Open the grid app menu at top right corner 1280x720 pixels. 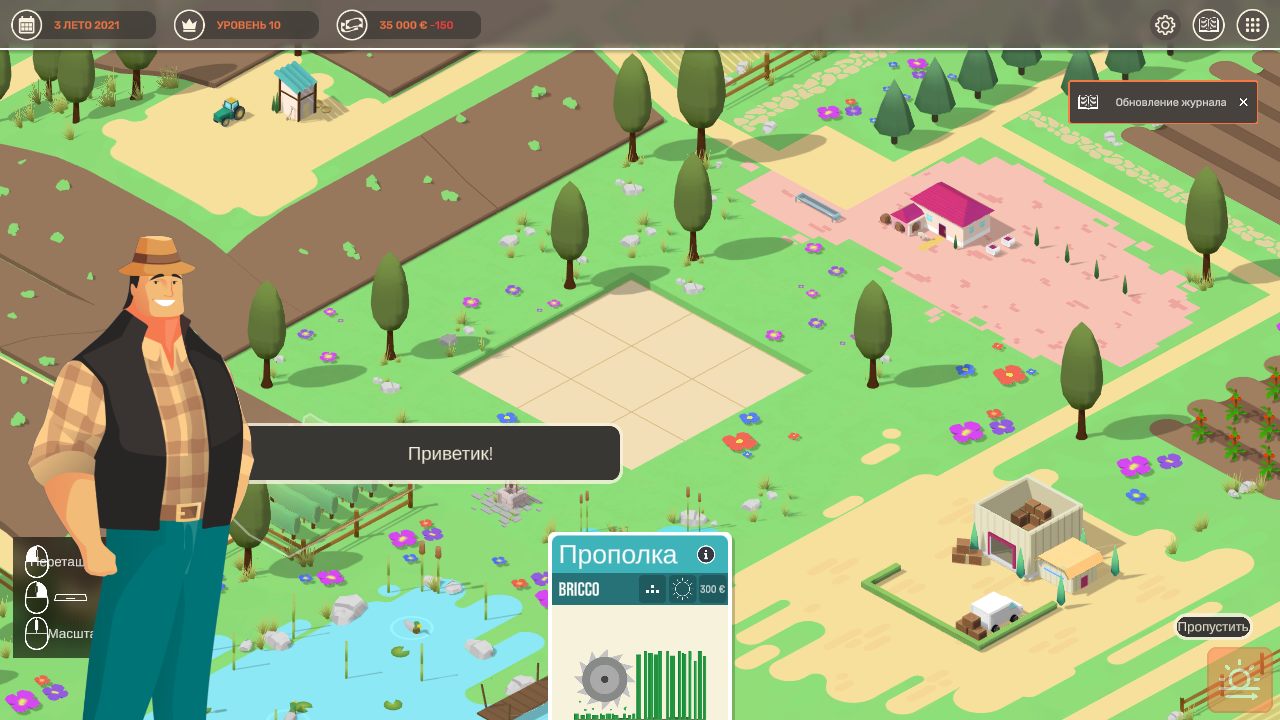tap(1251, 24)
